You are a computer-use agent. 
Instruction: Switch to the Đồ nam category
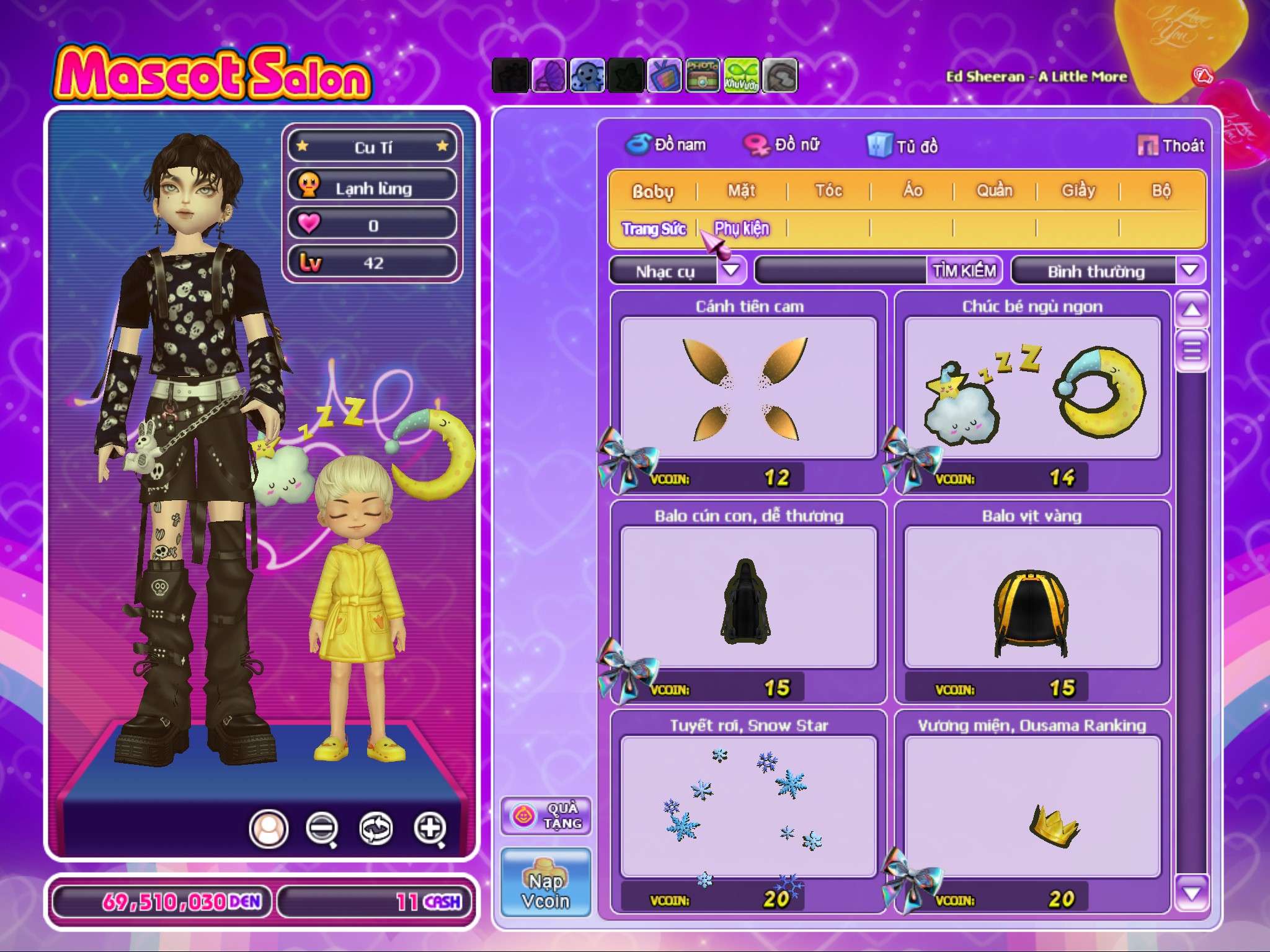pos(666,145)
